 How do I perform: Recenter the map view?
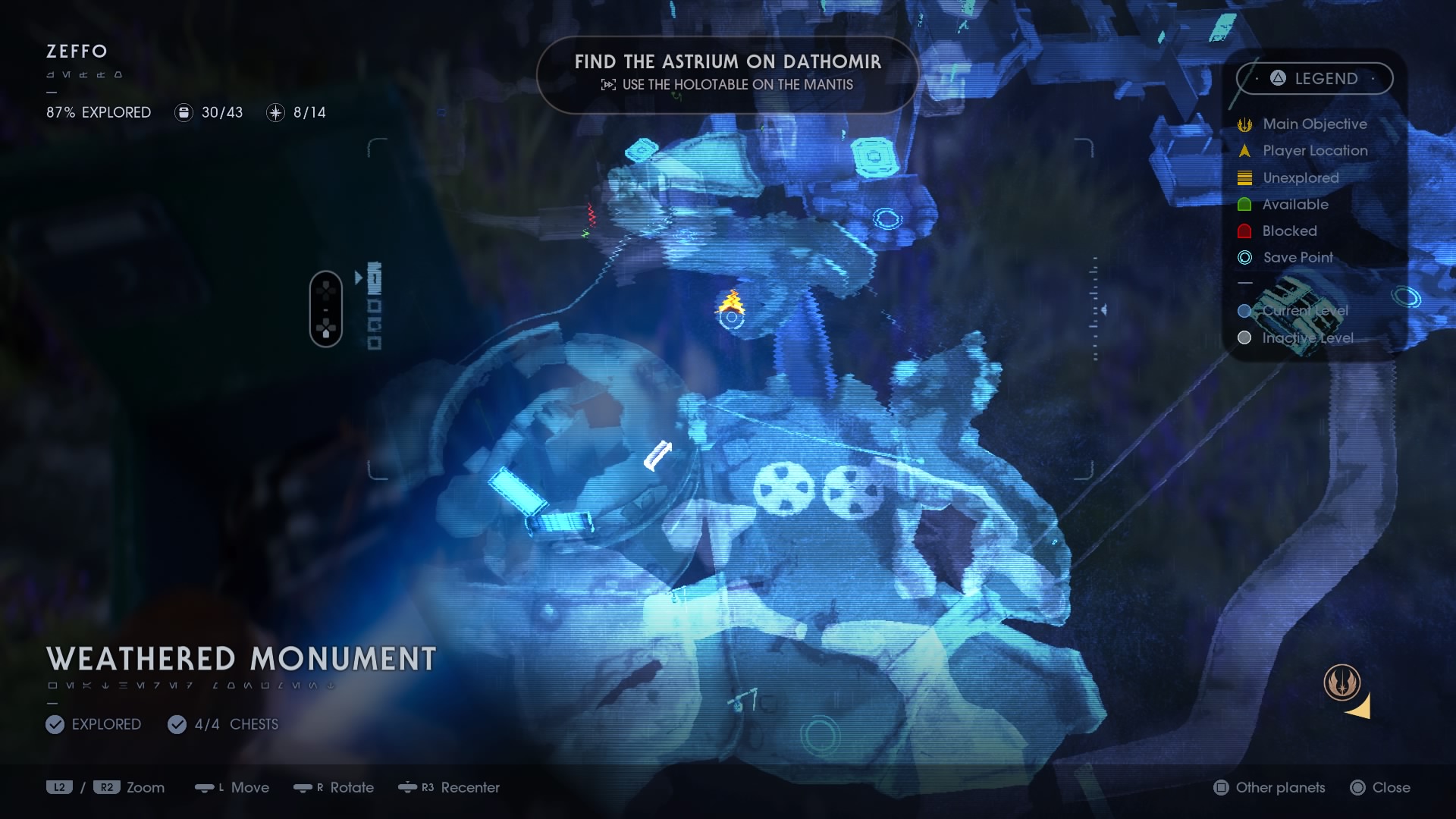pos(449,787)
